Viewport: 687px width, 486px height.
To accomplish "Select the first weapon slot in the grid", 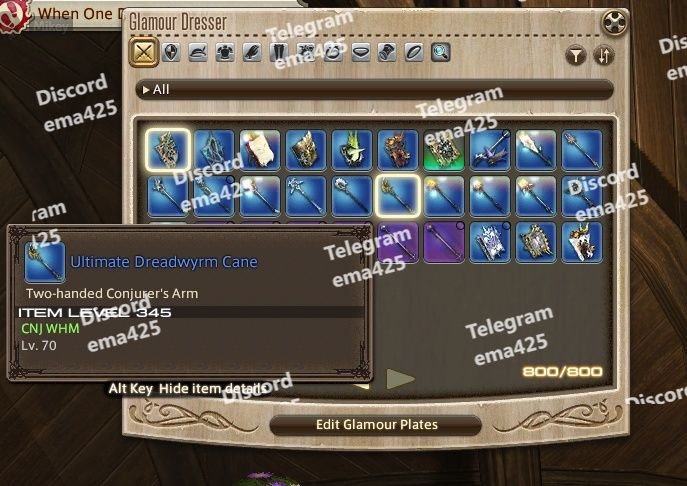I will click(x=168, y=150).
